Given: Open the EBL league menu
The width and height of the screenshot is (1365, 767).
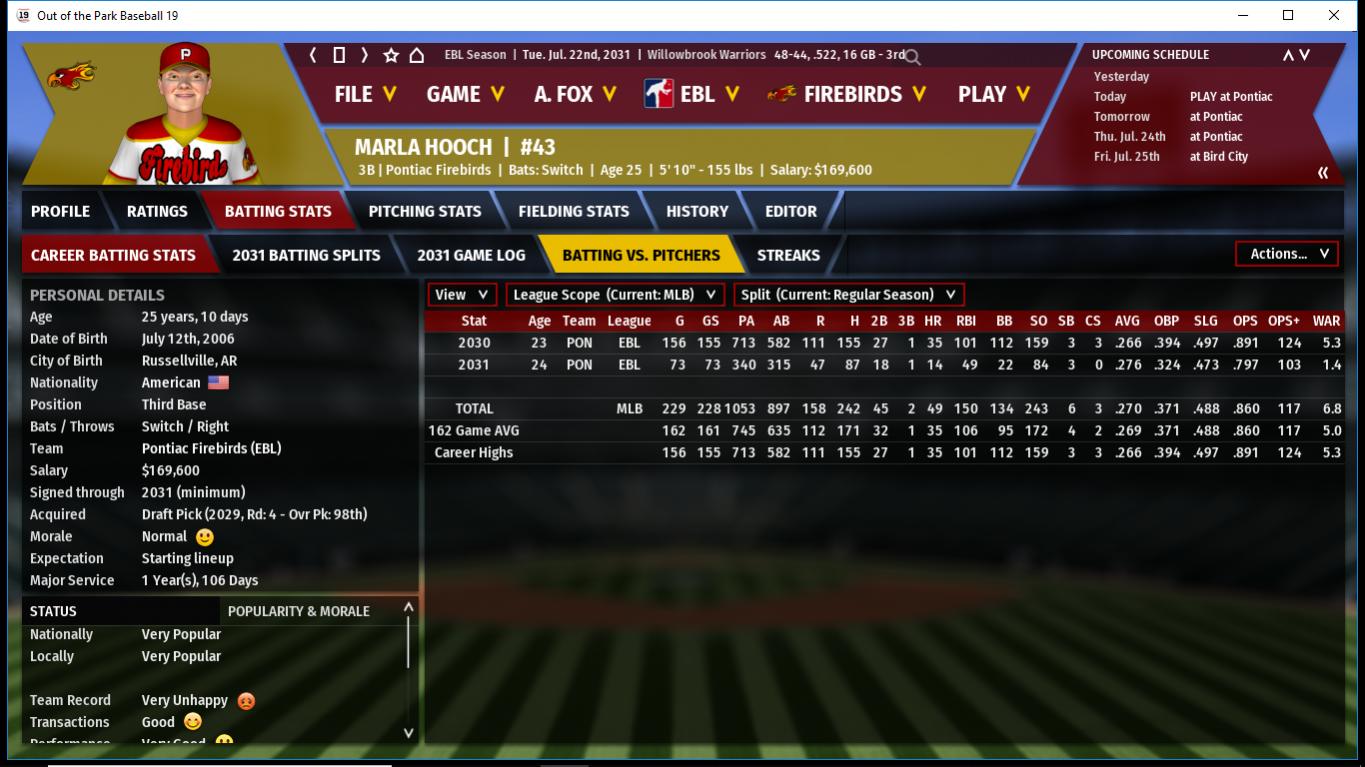Looking at the screenshot, I should point(692,94).
